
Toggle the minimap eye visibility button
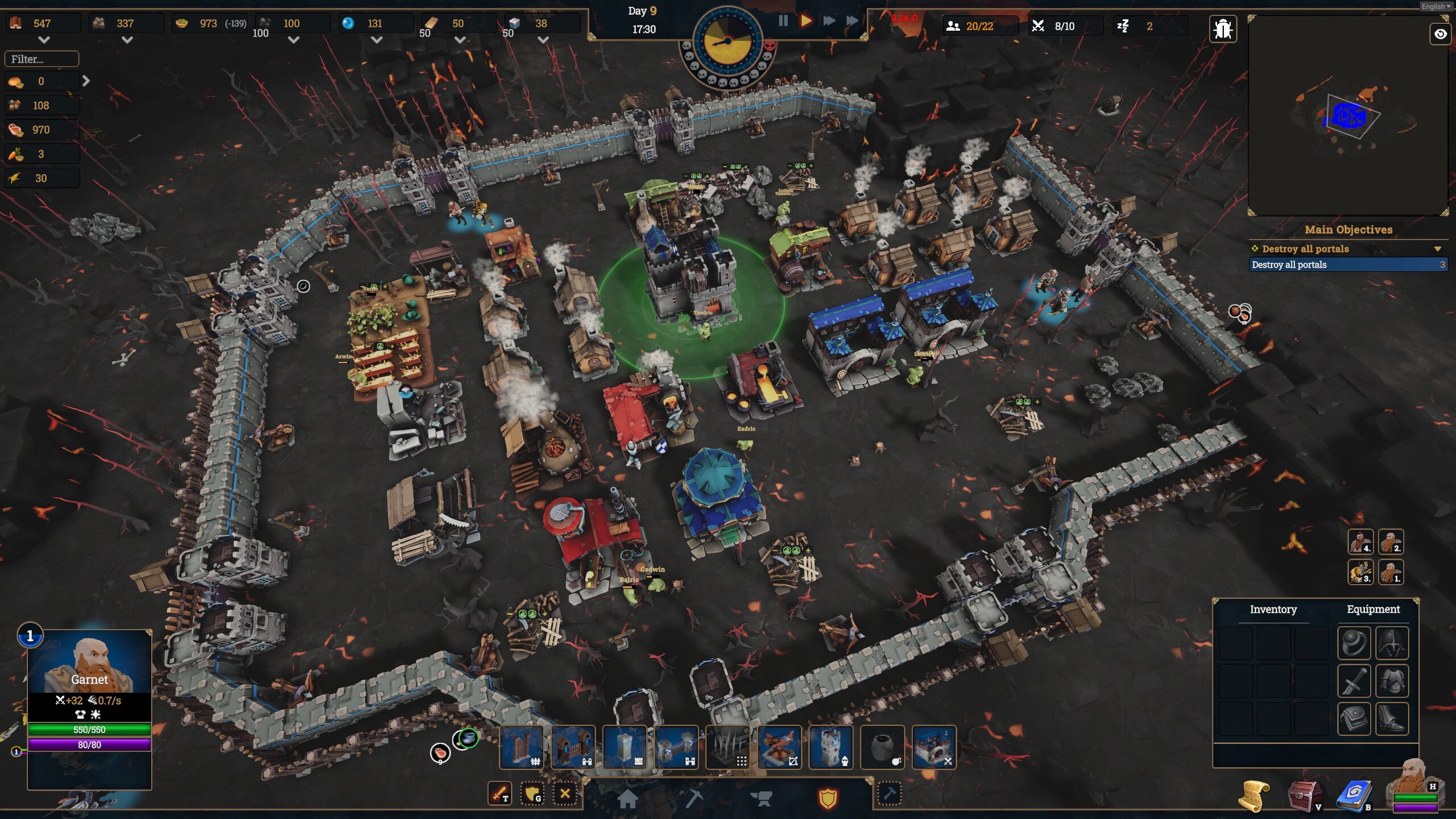[x=1440, y=34]
